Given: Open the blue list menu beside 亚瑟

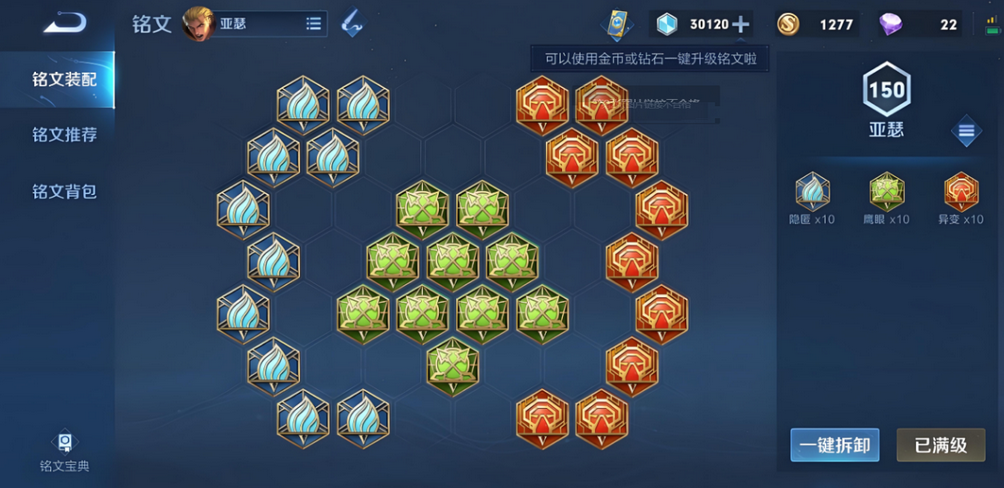Looking at the screenshot, I should point(966,131).
